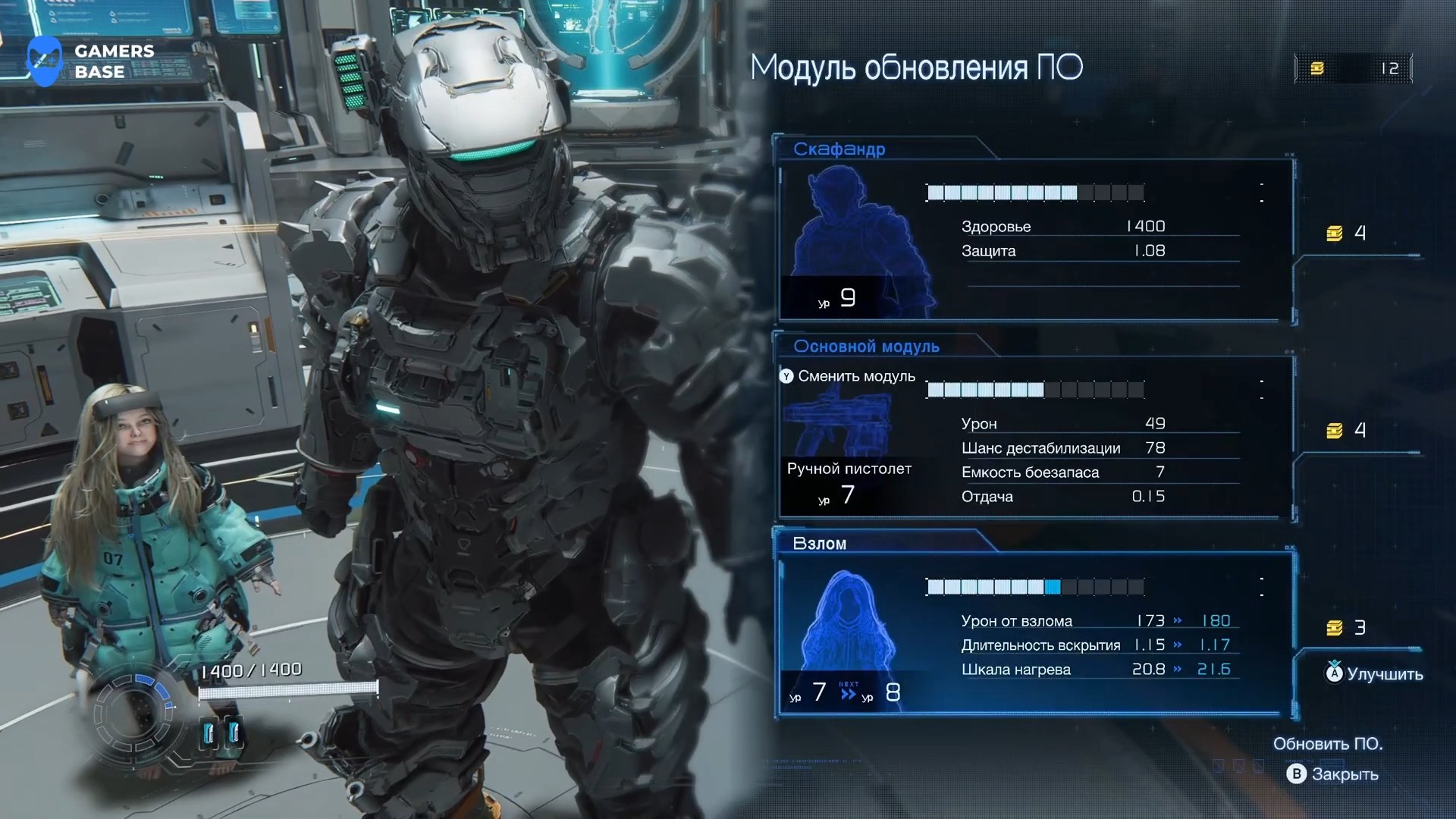Click the Улучшить upgrade button

pyautogui.click(x=1374, y=673)
